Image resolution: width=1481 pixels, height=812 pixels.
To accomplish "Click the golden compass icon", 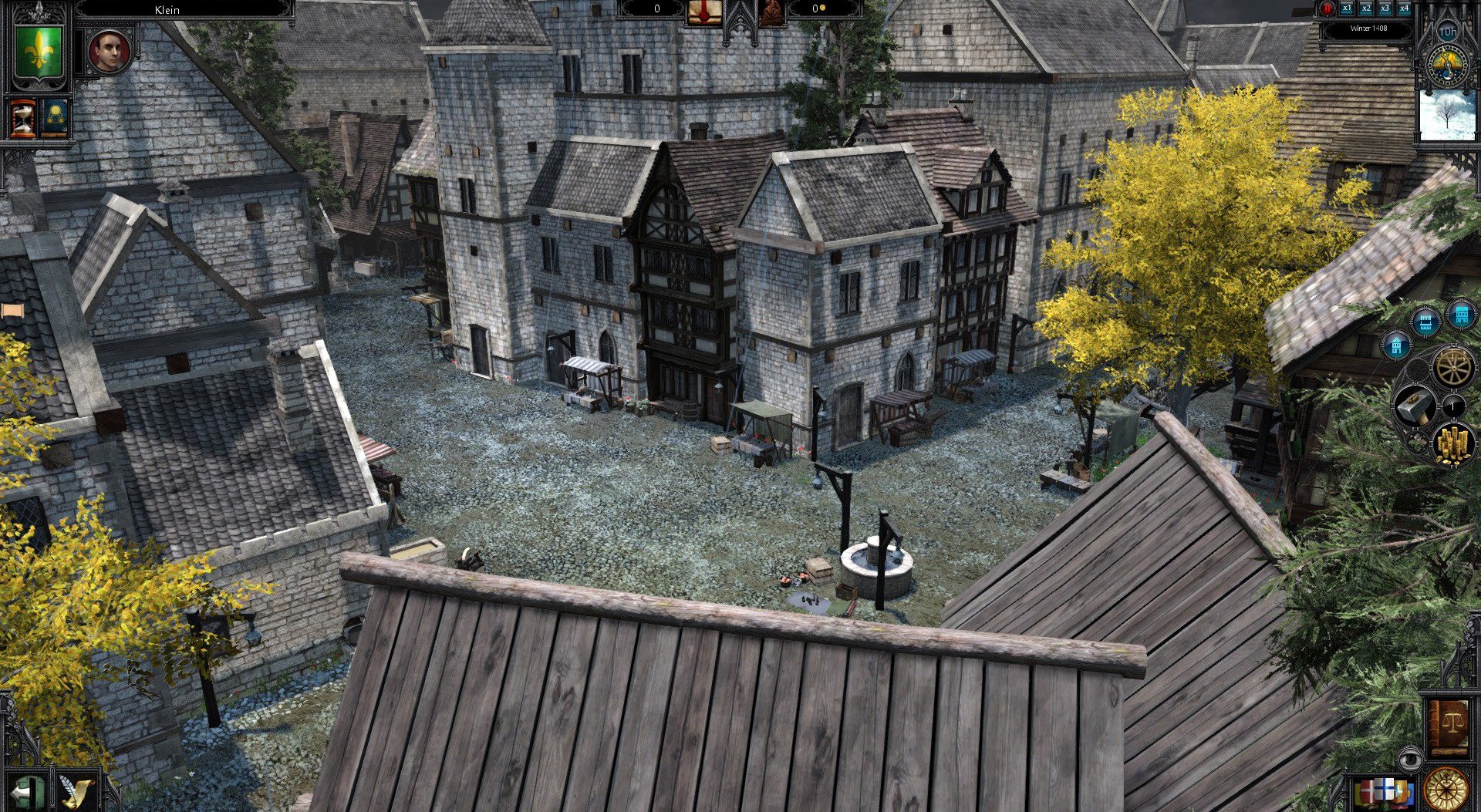I will (1446, 789).
